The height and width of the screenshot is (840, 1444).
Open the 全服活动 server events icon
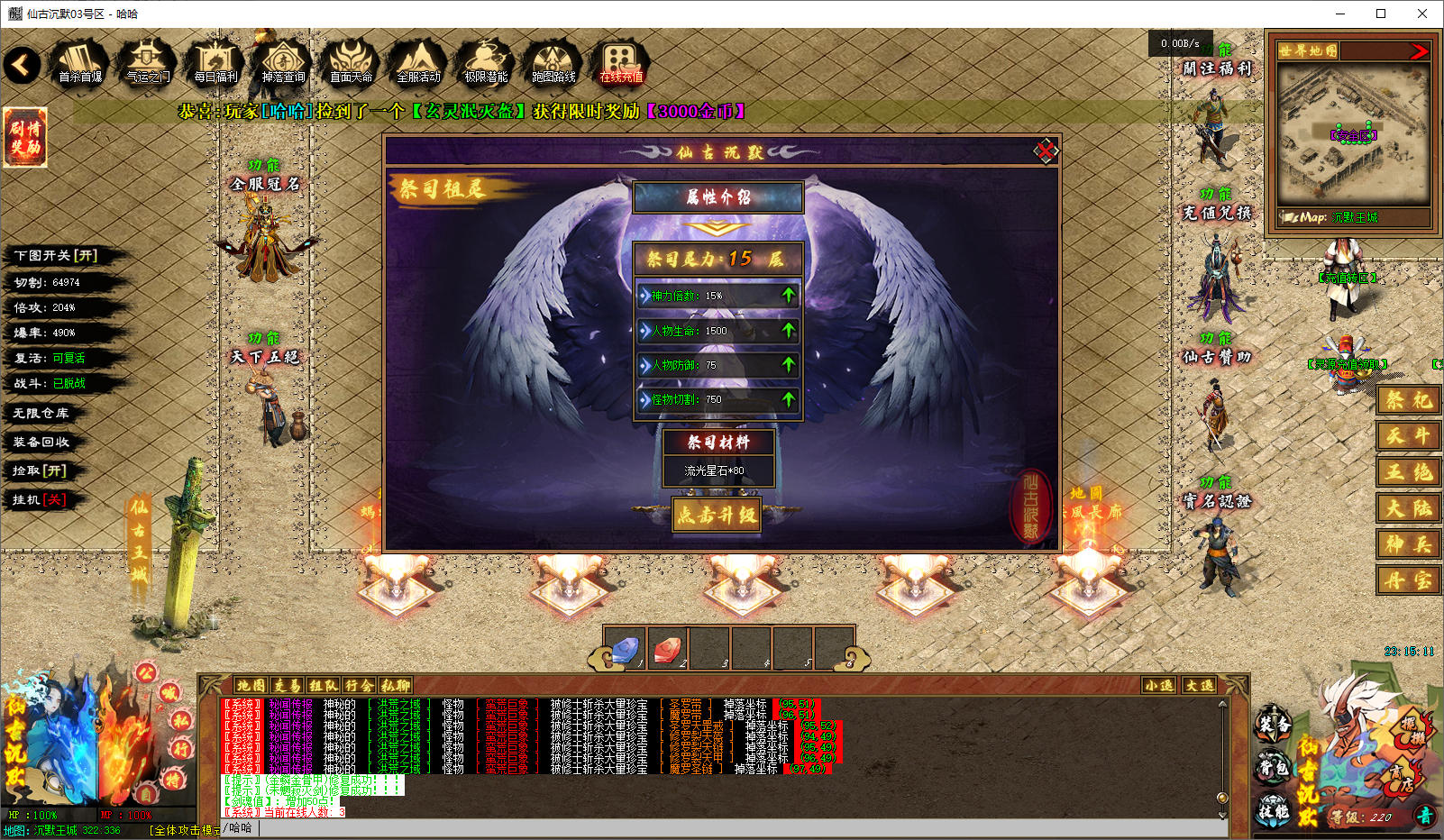[418, 63]
